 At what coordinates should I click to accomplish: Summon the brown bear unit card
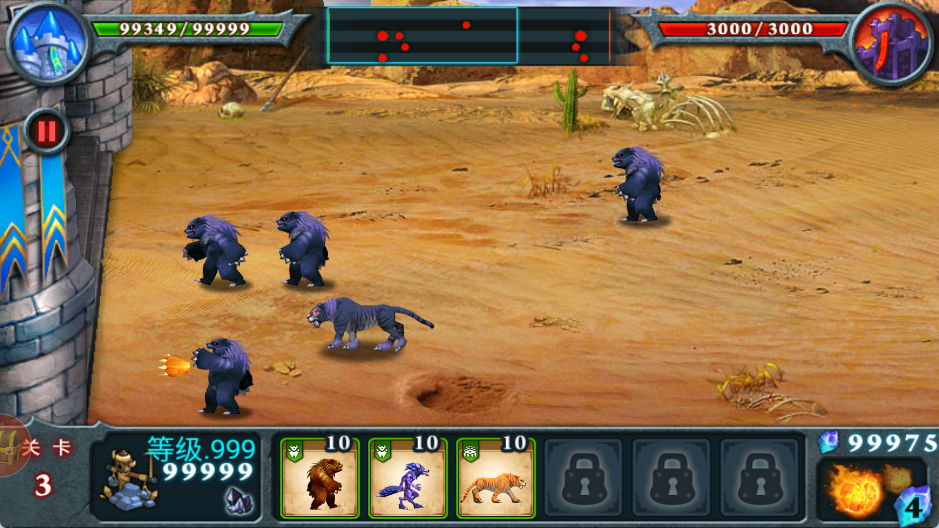pyautogui.click(x=318, y=479)
